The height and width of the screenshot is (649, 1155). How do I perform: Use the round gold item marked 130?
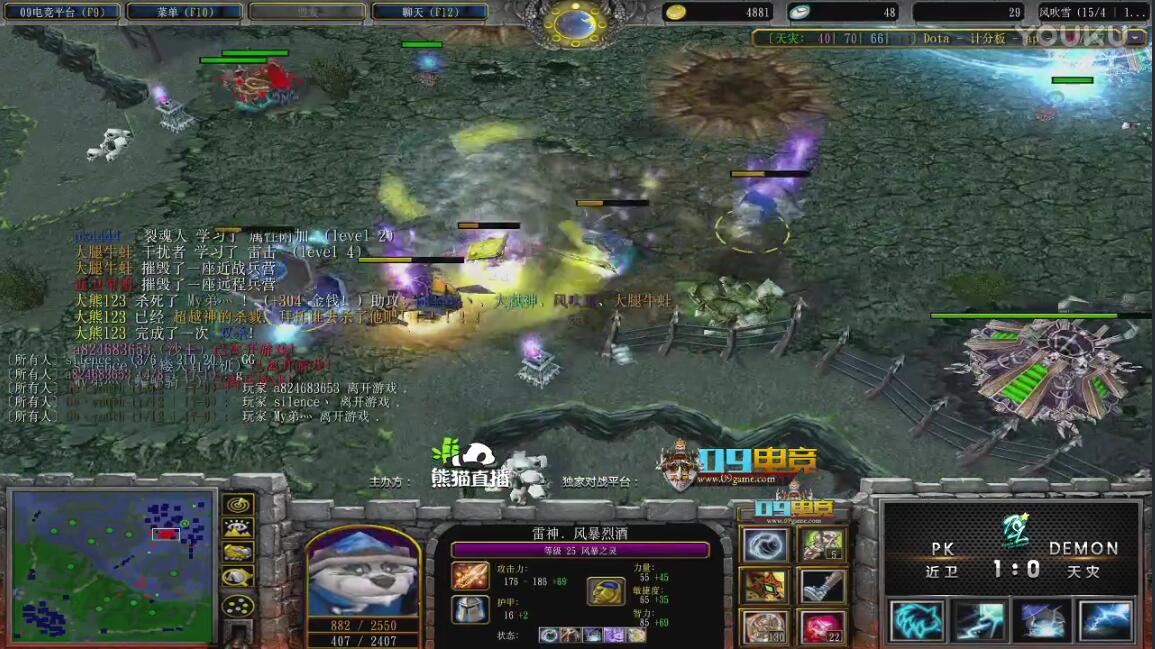764,627
